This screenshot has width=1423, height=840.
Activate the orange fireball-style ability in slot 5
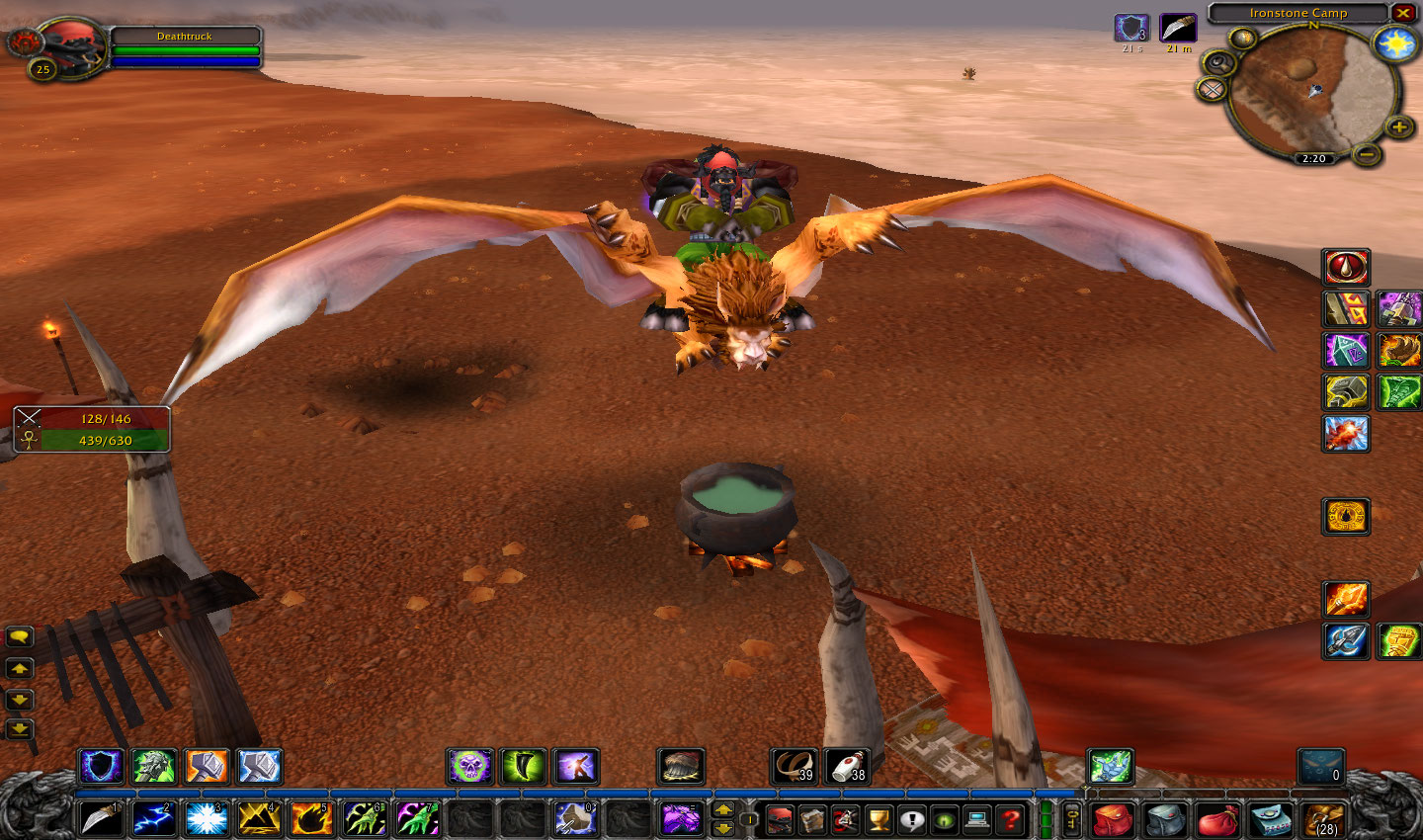point(311,819)
